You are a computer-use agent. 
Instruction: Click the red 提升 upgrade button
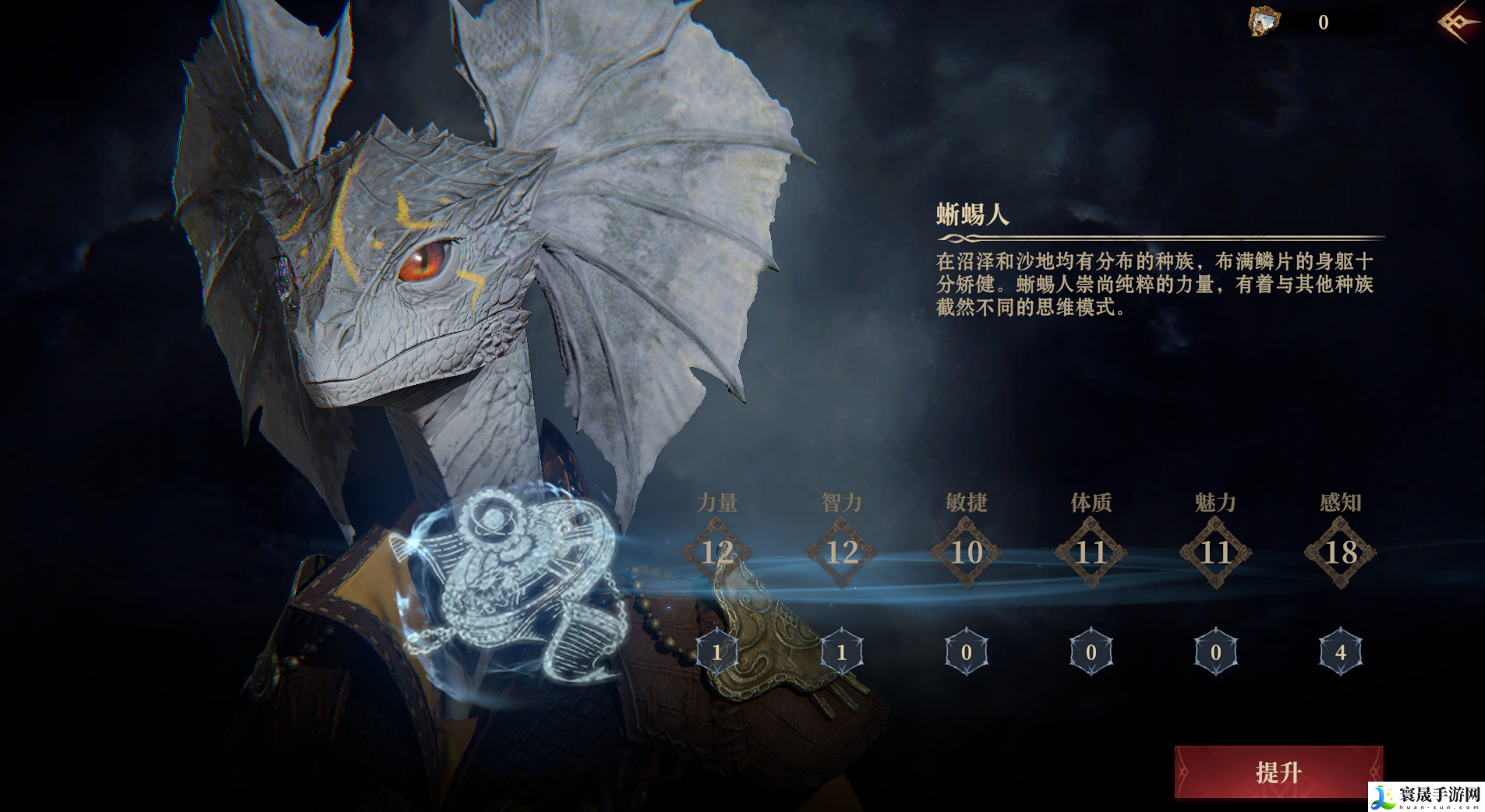(1278, 771)
